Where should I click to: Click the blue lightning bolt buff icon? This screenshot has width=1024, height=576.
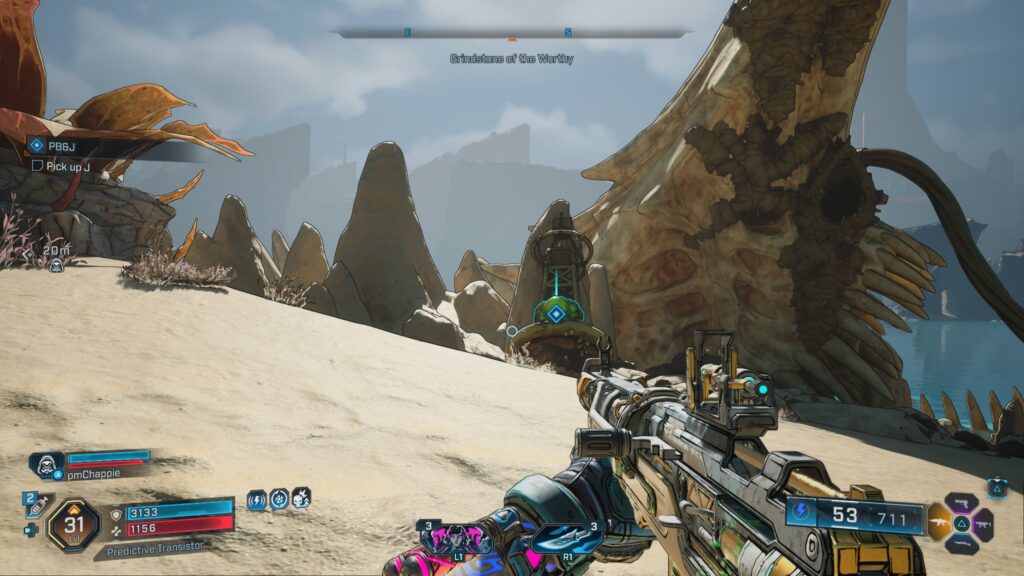pos(257,499)
